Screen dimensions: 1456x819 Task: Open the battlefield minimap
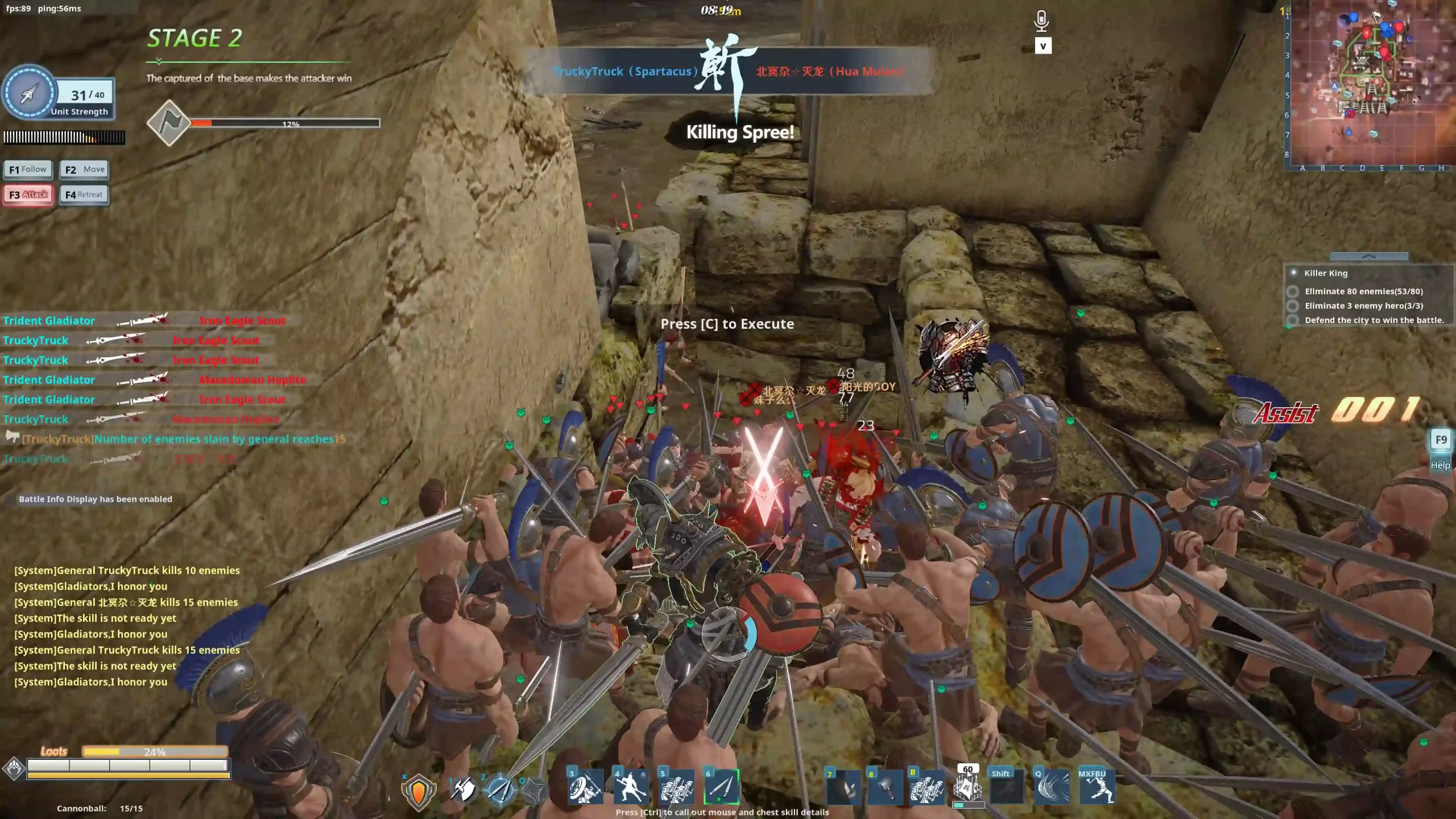(x=1371, y=85)
